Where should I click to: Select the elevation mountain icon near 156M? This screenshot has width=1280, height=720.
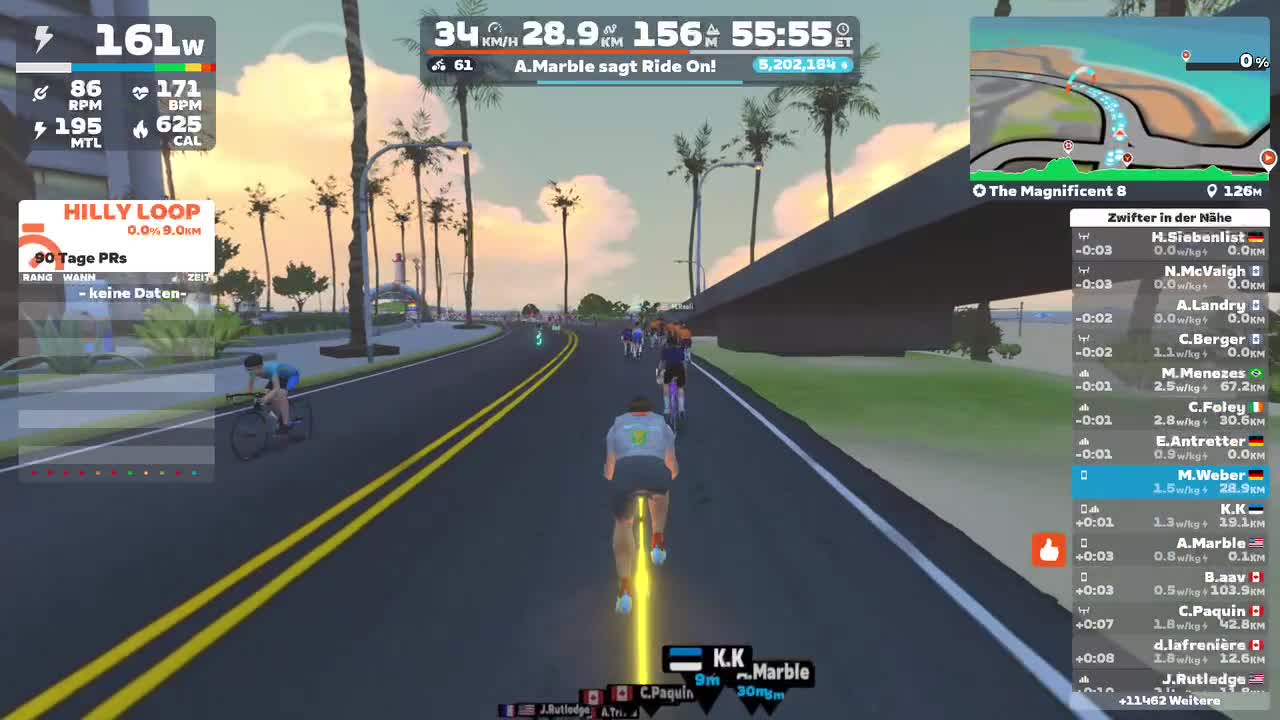pyautogui.click(x=713, y=30)
